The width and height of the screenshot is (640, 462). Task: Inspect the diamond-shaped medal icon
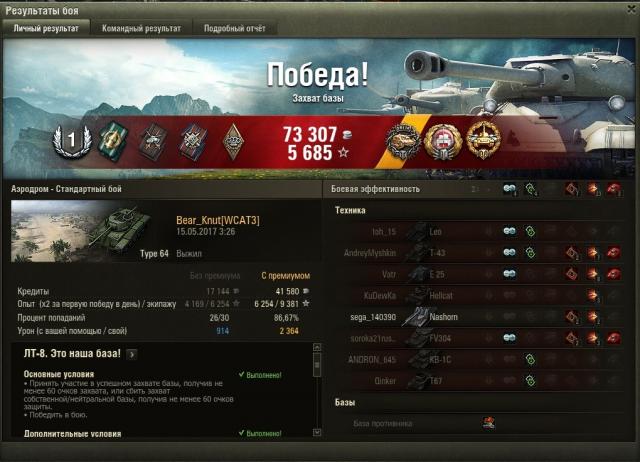point(232,140)
